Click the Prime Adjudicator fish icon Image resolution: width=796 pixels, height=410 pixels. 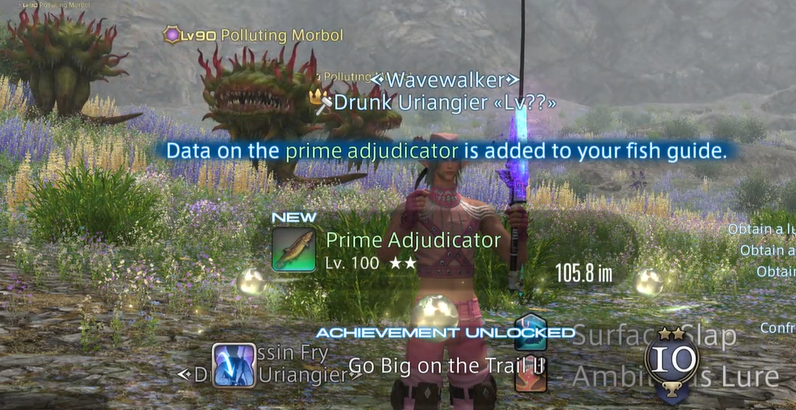pyautogui.click(x=294, y=250)
